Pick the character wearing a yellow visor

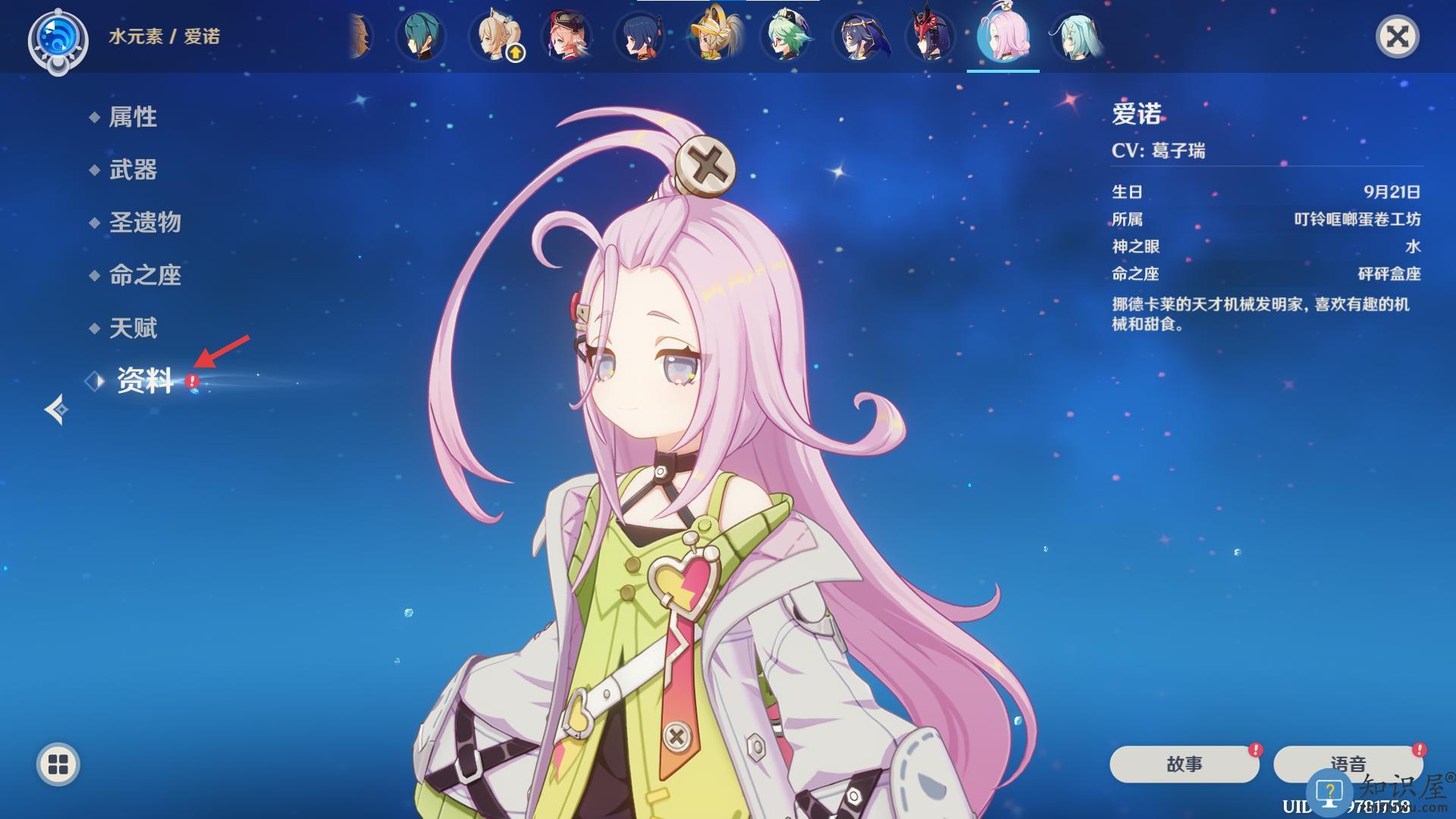(x=715, y=36)
